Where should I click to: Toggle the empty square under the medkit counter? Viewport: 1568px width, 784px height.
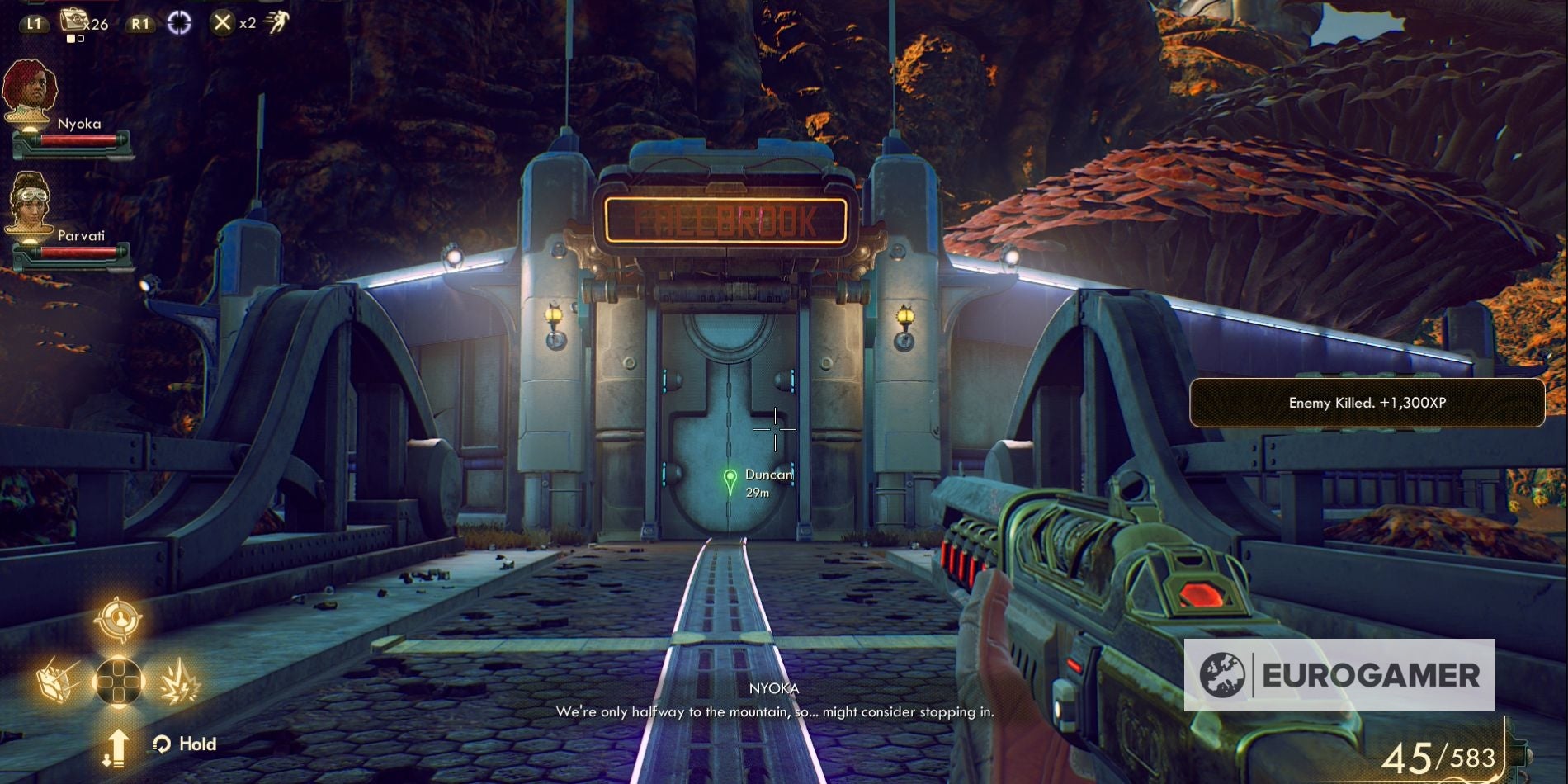point(80,39)
